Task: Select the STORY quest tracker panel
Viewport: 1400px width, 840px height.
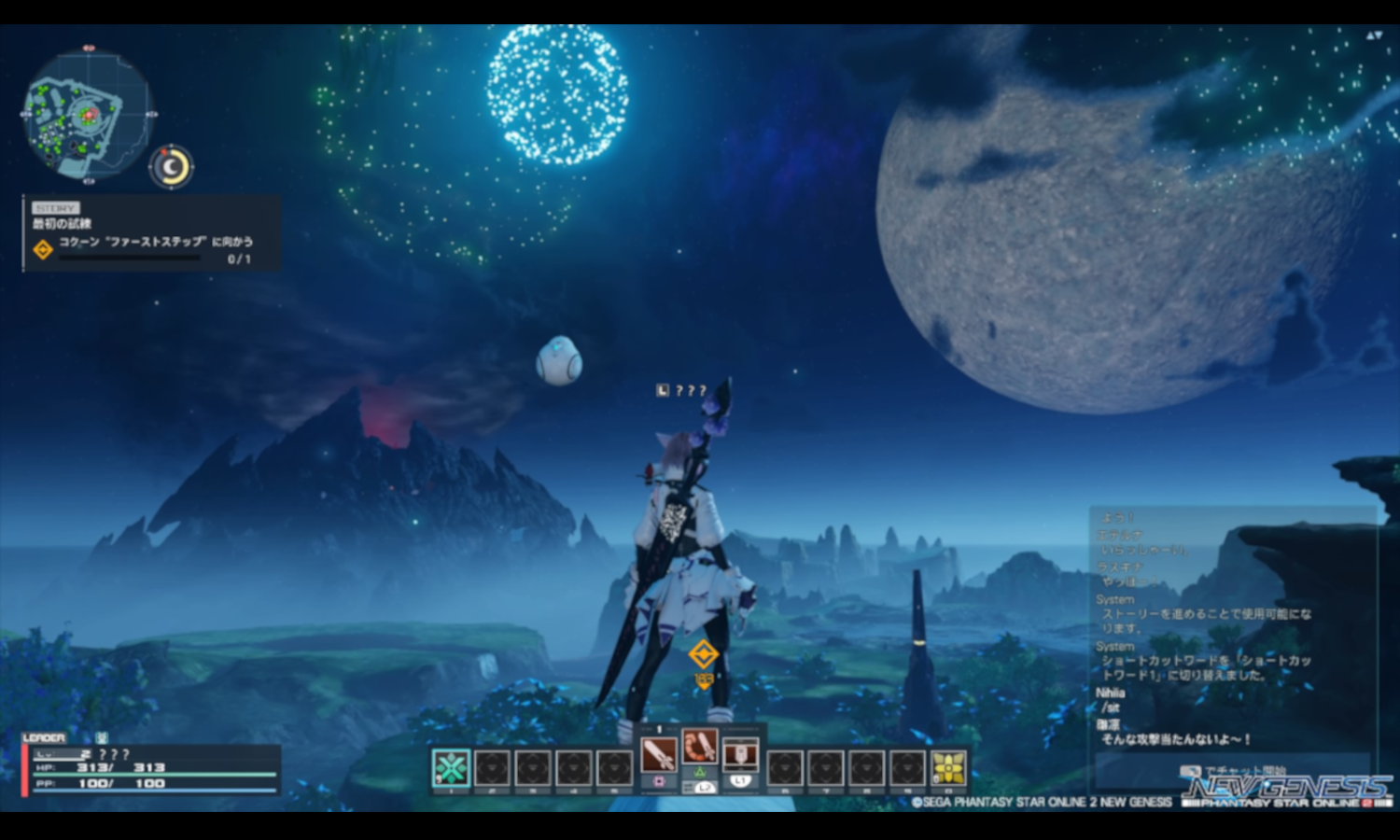Action: [151, 233]
